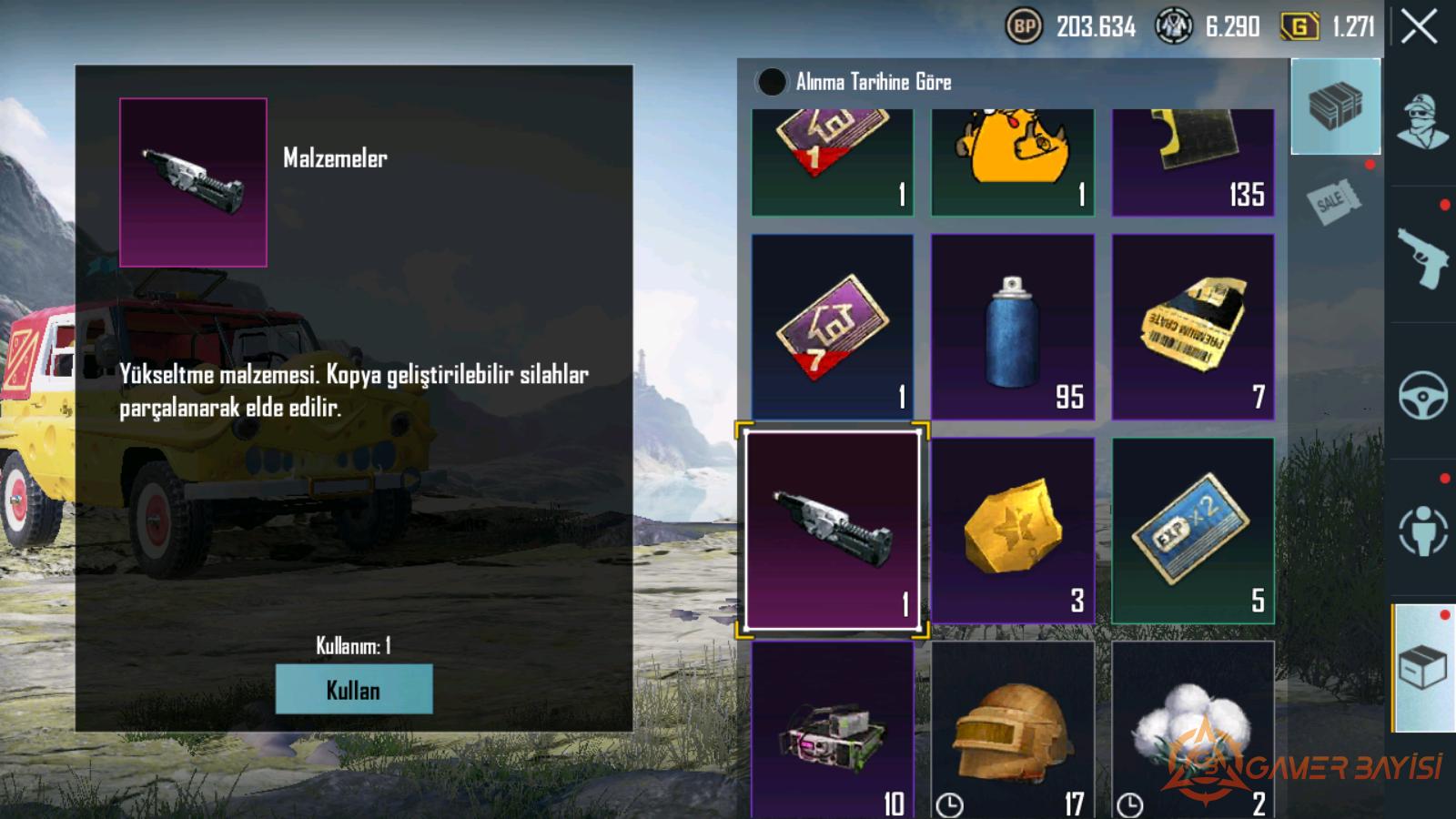Open the steering wheel vehicles category
Image resolution: width=1456 pixels, height=819 pixels.
point(1422,394)
